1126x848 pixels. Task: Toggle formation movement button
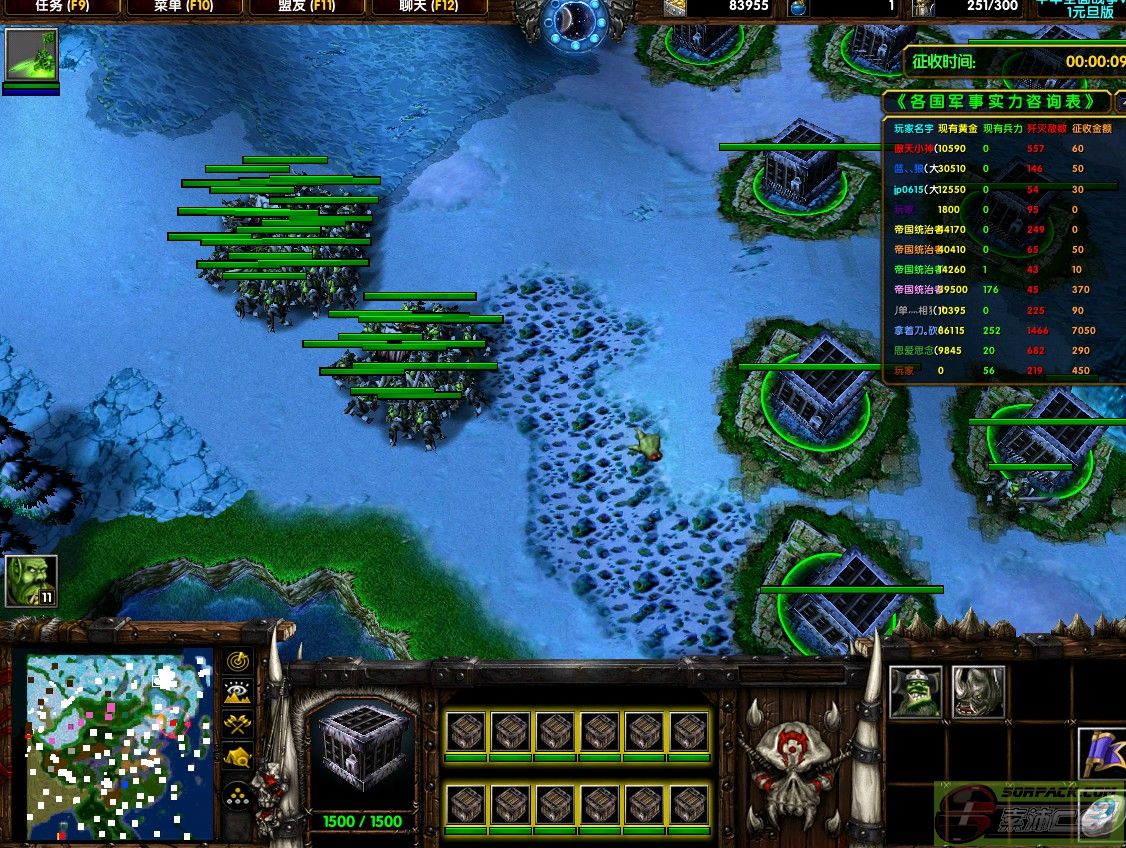click(x=237, y=794)
